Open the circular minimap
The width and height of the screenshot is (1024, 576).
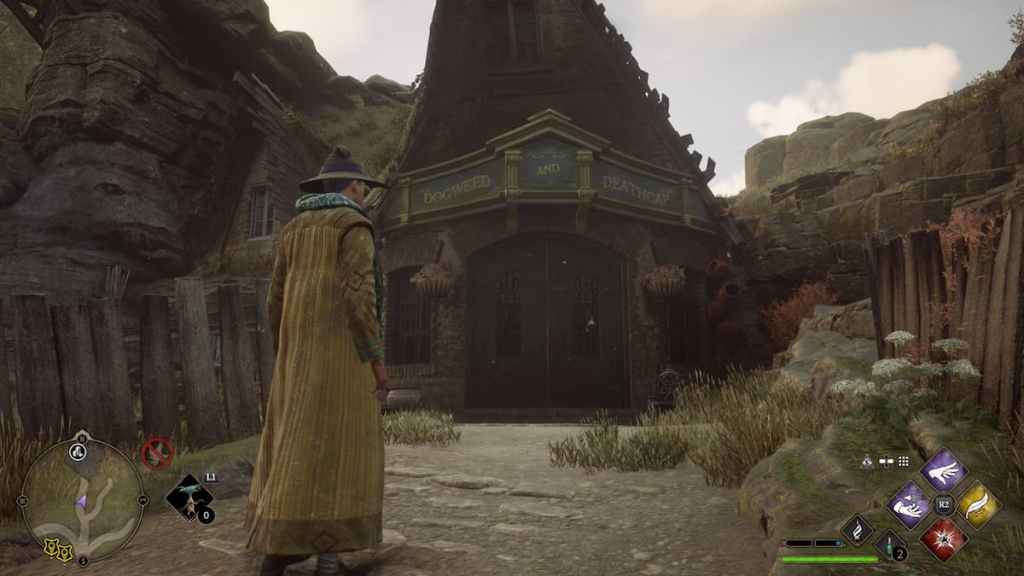(82, 500)
